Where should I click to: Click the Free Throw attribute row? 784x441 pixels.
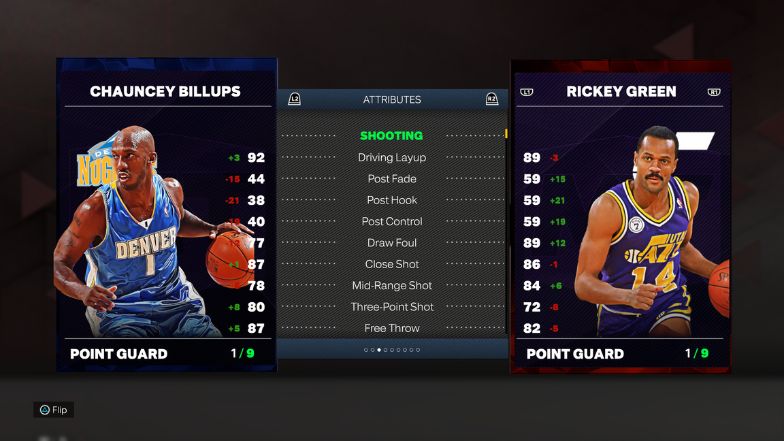(x=392, y=328)
